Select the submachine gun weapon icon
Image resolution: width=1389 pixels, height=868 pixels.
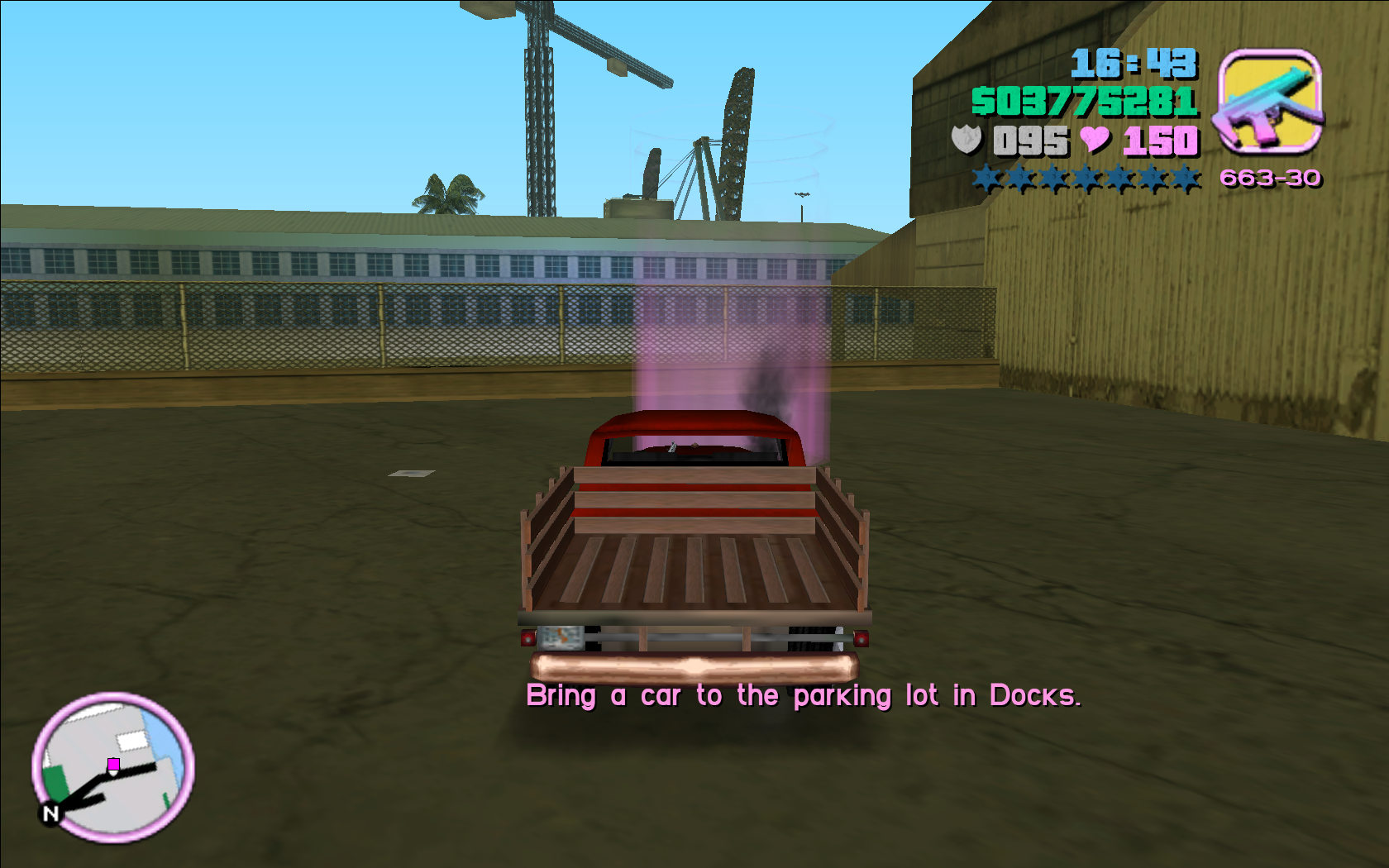pos(1270,103)
